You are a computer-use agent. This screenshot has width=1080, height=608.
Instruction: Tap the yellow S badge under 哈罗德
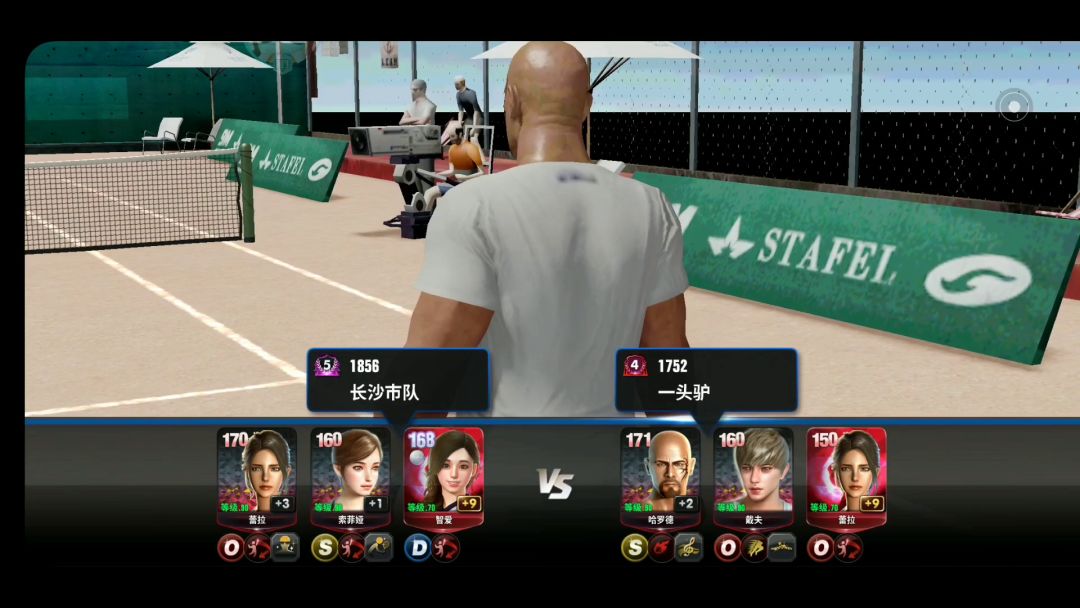coord(635,548)
